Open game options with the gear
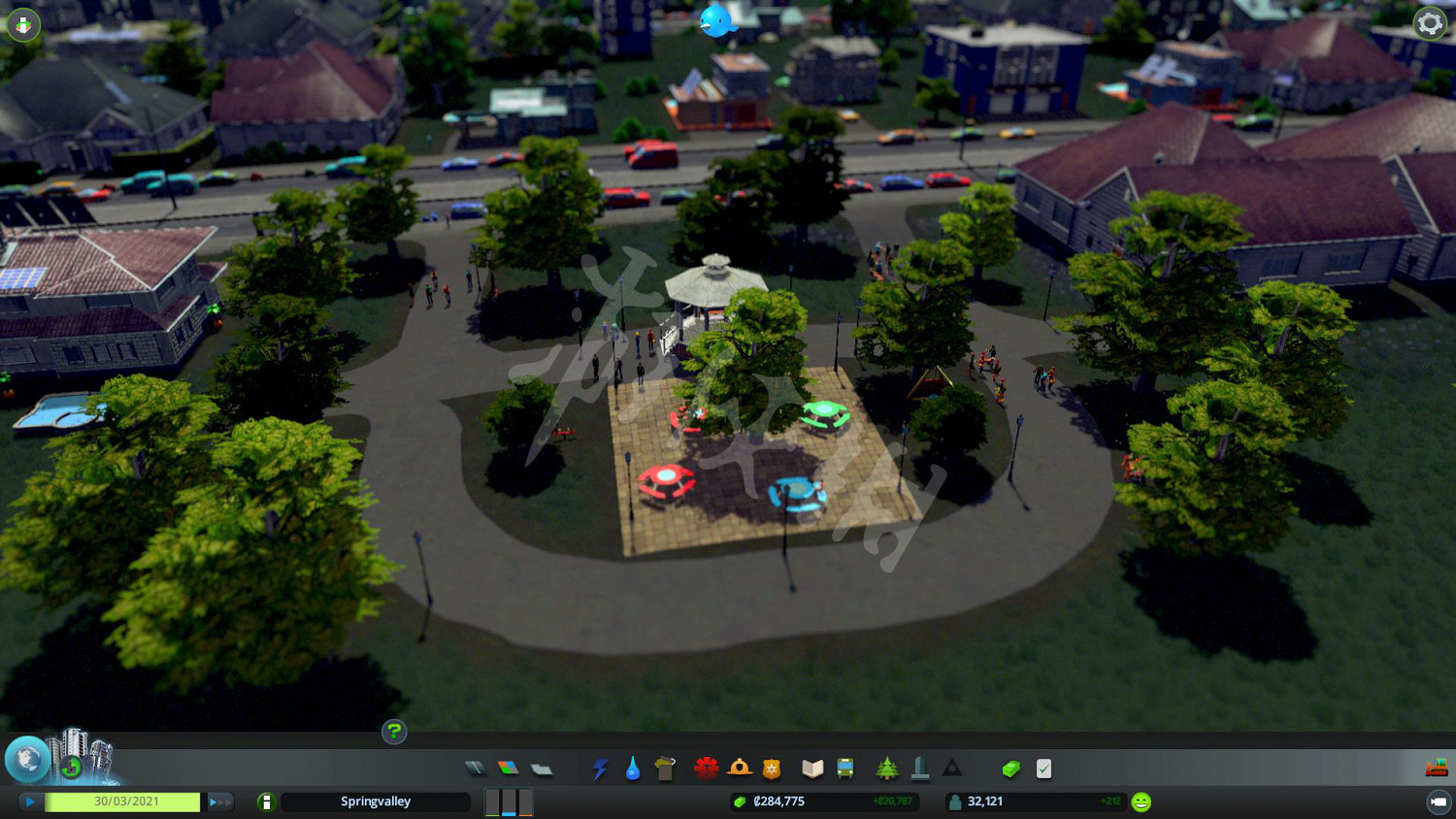 click(1429, 25)
